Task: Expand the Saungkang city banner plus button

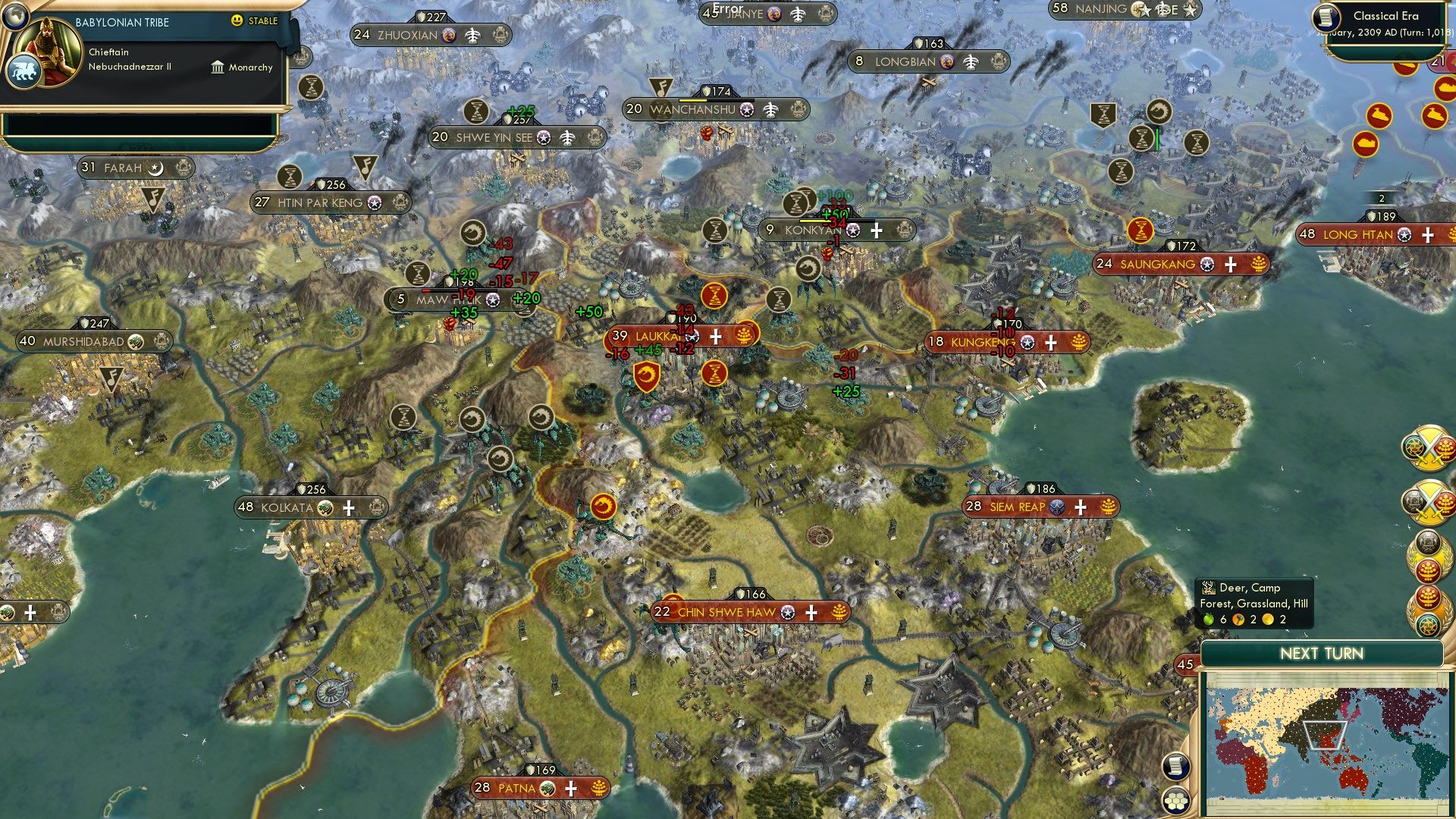Action: coord(1229,265)
